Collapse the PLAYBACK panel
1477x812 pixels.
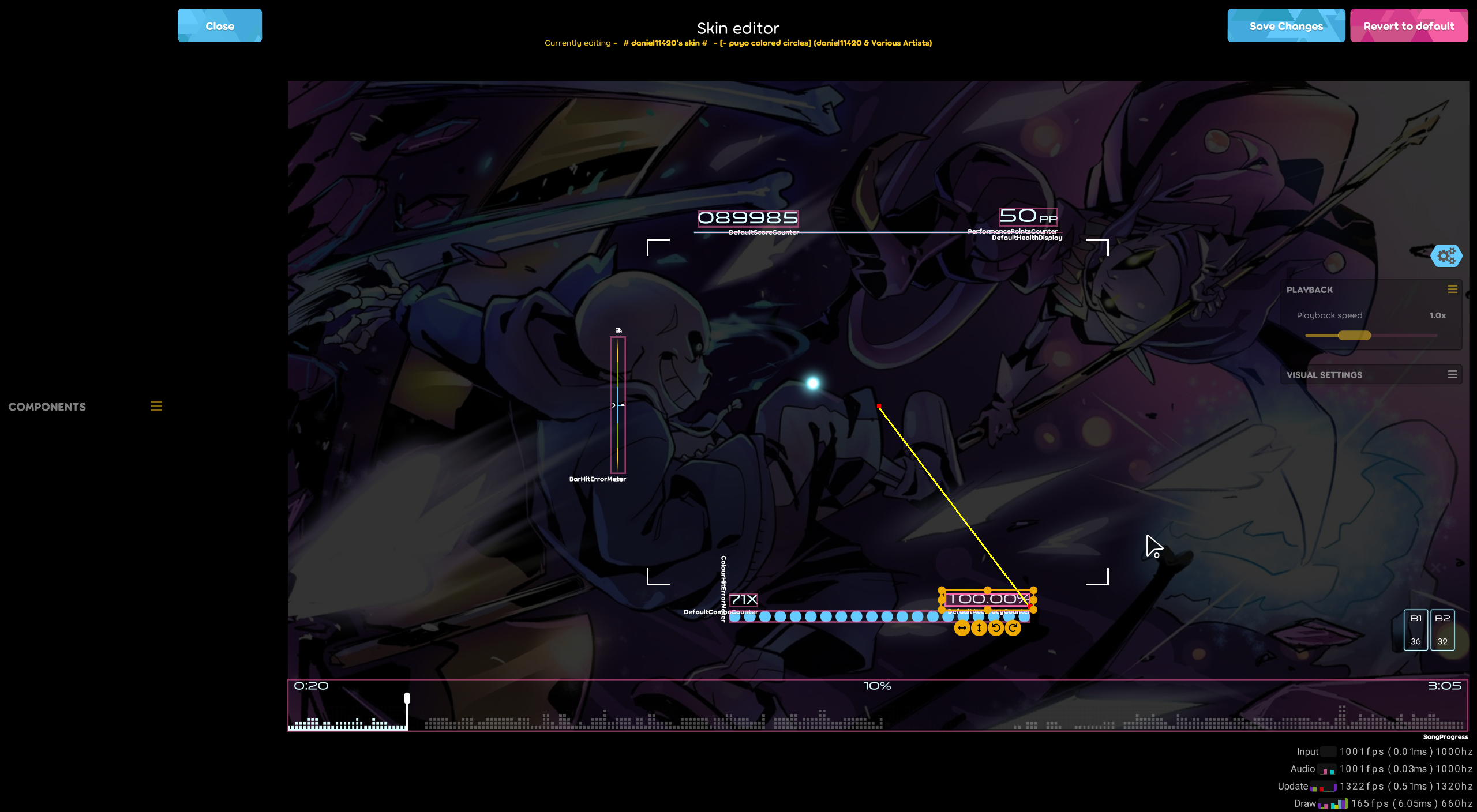coord(1453,290)
